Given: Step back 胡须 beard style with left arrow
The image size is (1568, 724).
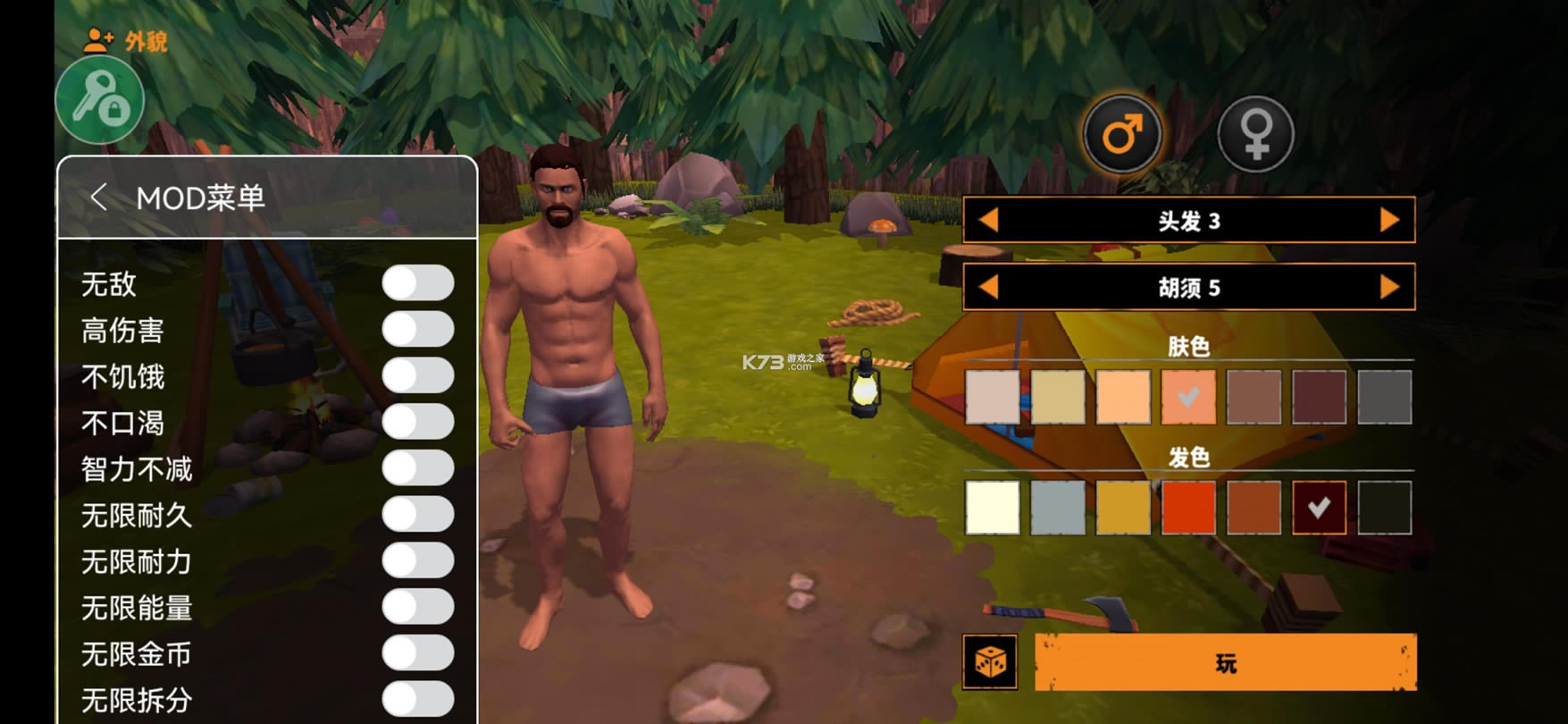Looking at the screenshot, I should (x=988, y=287).
